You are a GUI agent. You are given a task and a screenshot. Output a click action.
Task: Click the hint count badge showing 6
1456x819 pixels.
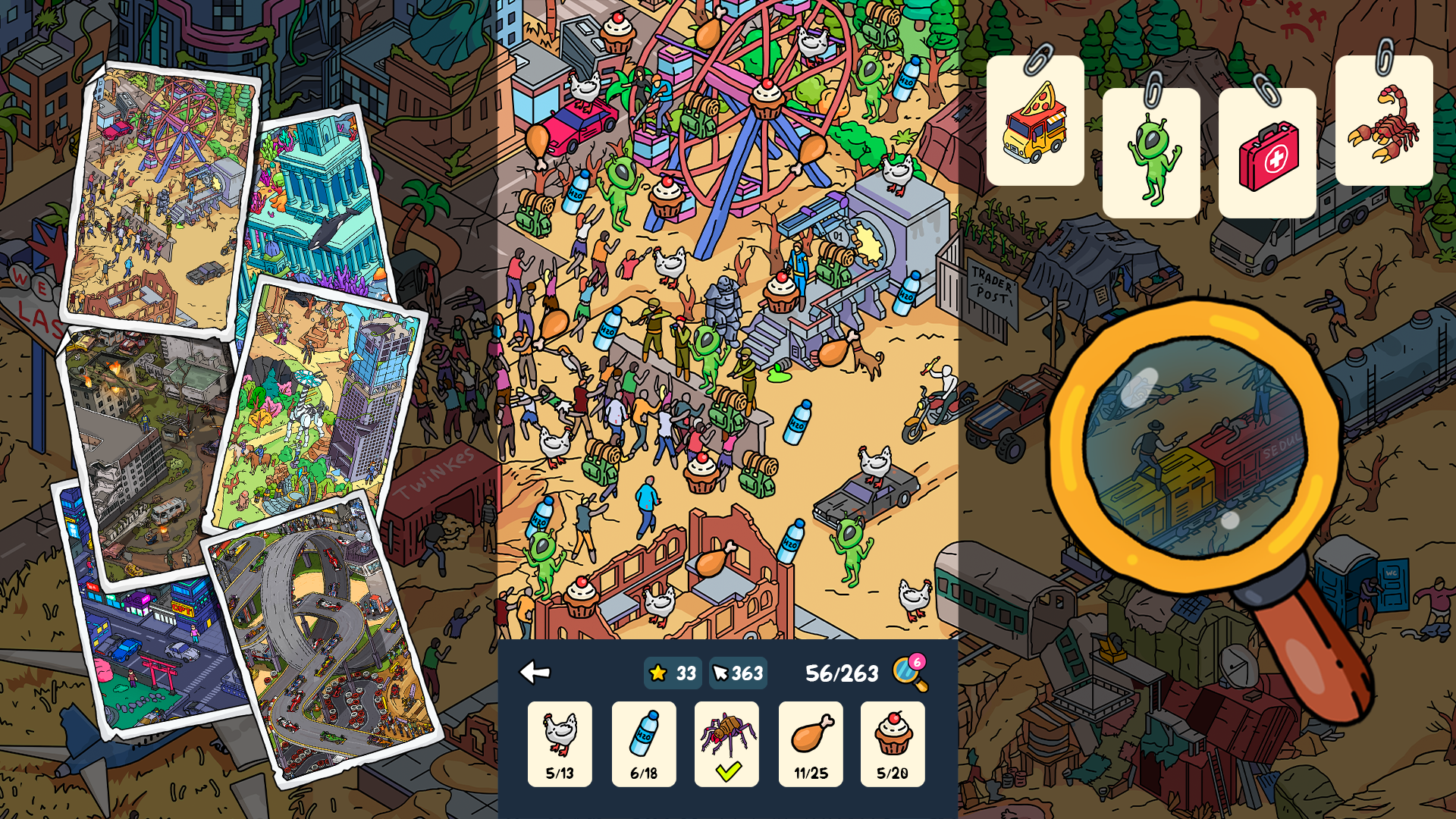tap(918, 663)
